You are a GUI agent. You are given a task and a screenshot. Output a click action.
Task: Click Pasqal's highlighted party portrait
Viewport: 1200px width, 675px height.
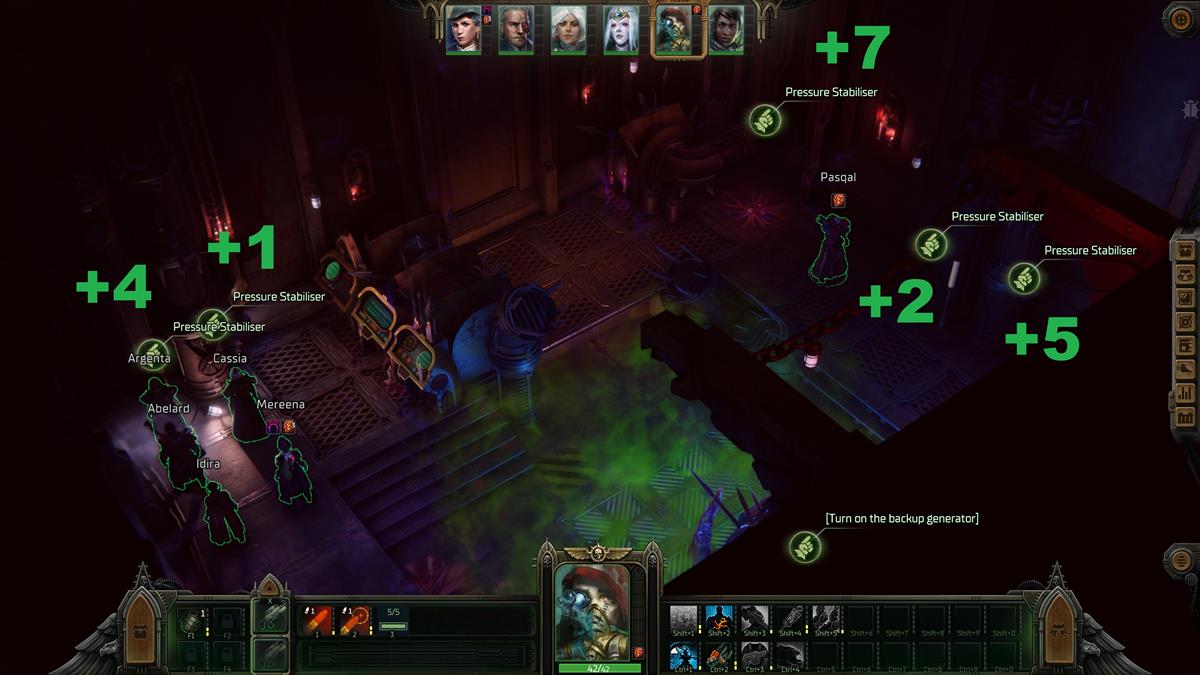click(672, 30)
